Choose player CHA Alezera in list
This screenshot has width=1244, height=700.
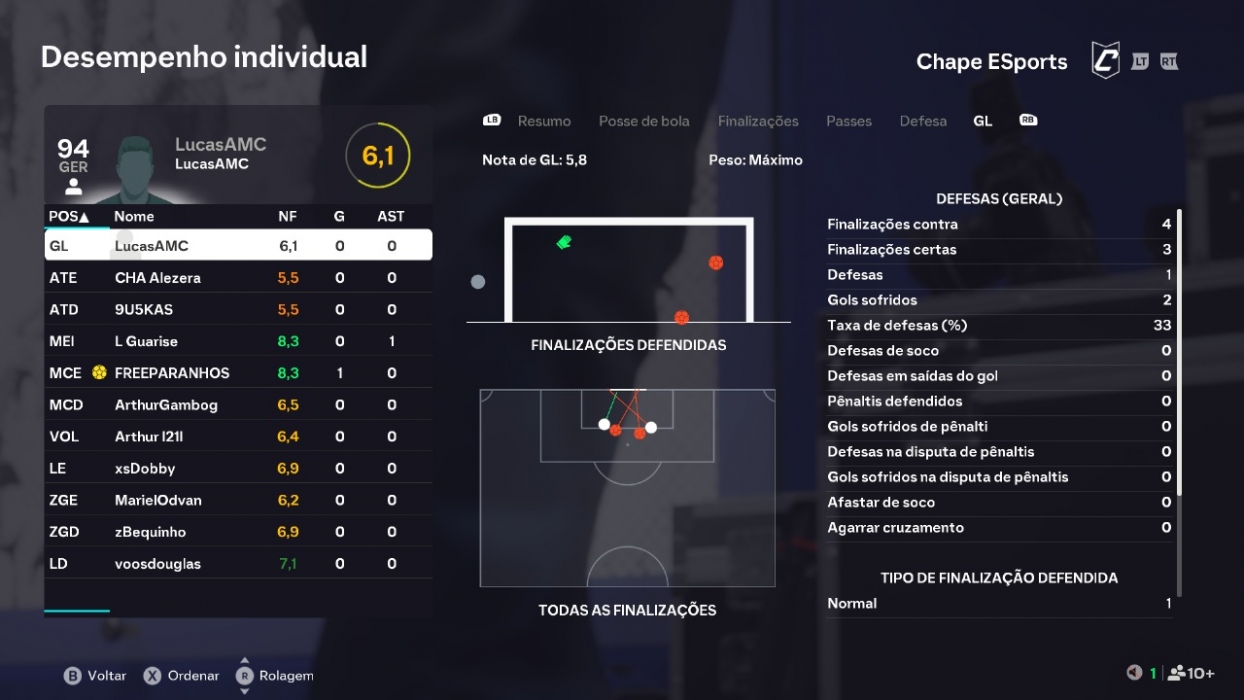pos(238,278)
